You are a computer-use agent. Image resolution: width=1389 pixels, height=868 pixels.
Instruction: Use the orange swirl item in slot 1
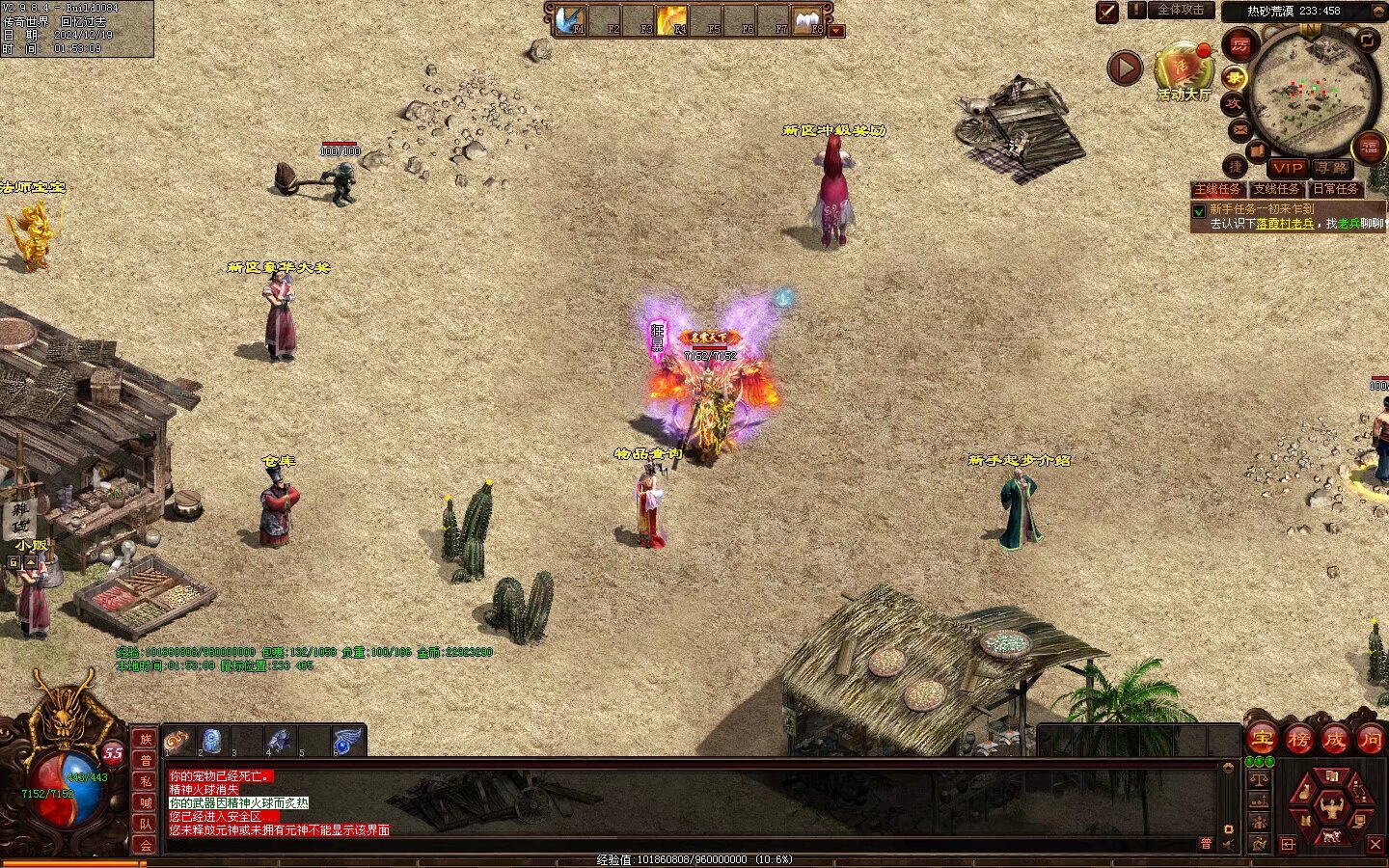pos(177,741)
